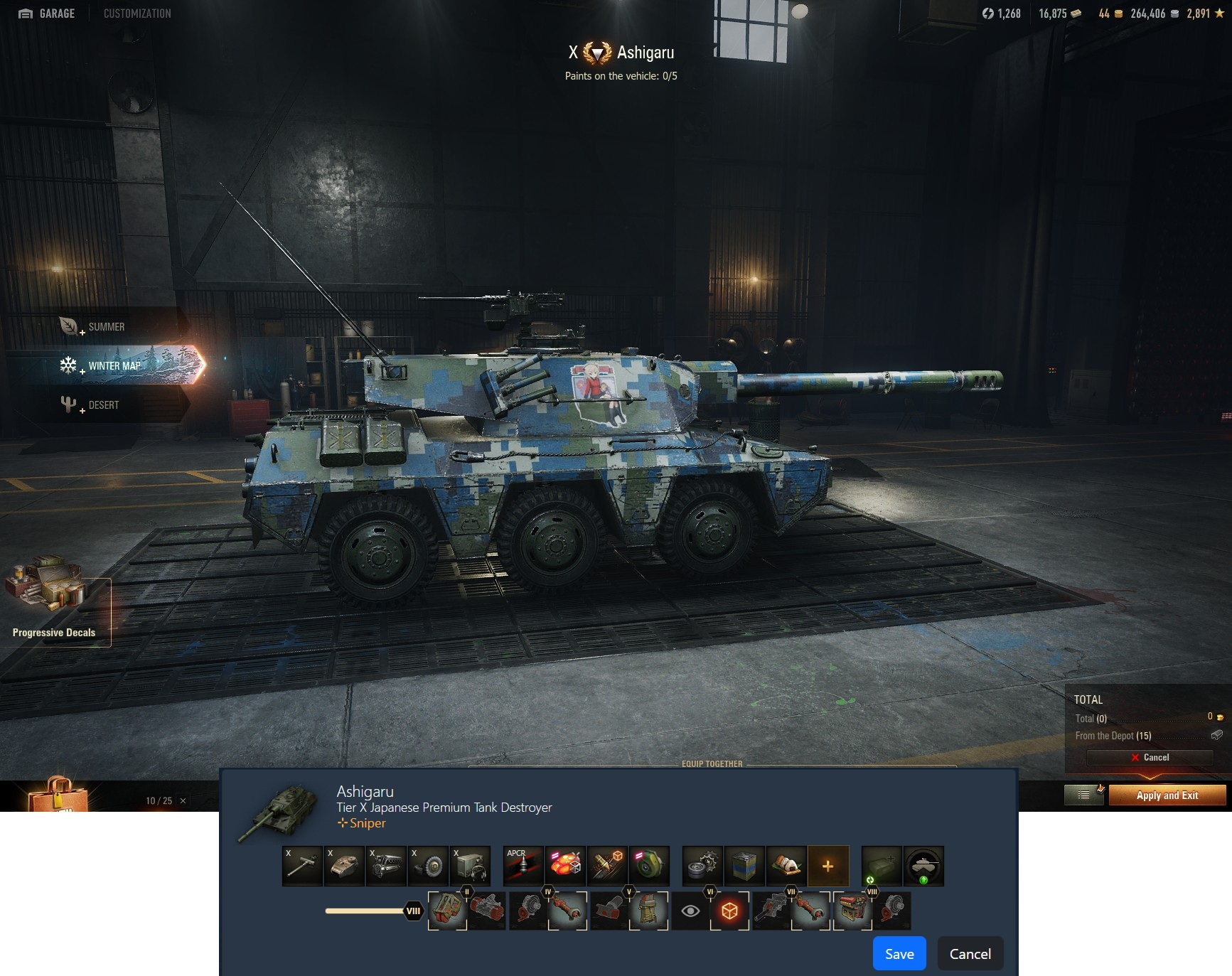Return to the Garage
This screenshot has height=976, width=1232.
[47, 14]
